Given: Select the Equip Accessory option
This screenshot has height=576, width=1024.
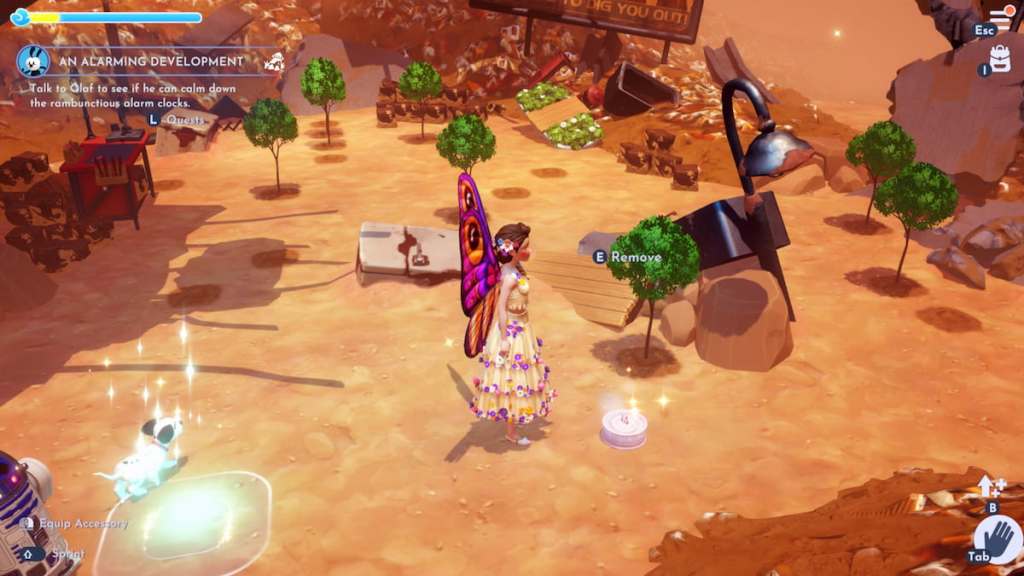Looking at the screenshot, I should pyautogui.click(x=84, y=523).
